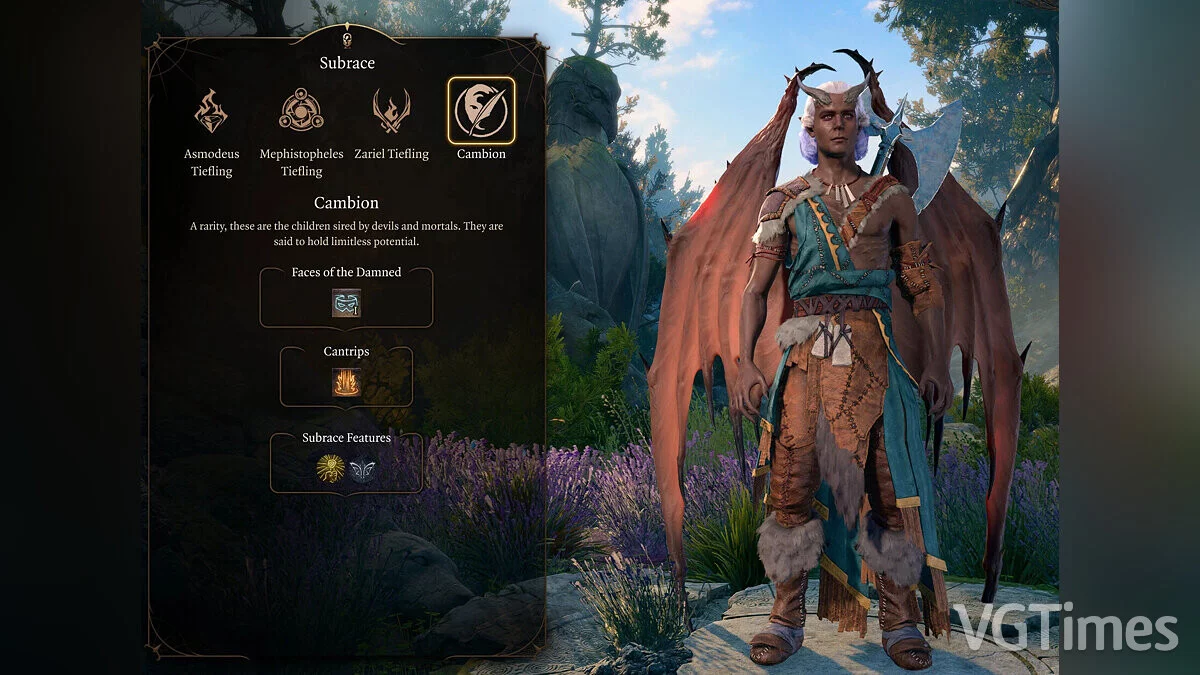This screenshot has width=1200, height=675.
Task: View the golden sunburst subrace feature
Action: (x=330, y=468)
